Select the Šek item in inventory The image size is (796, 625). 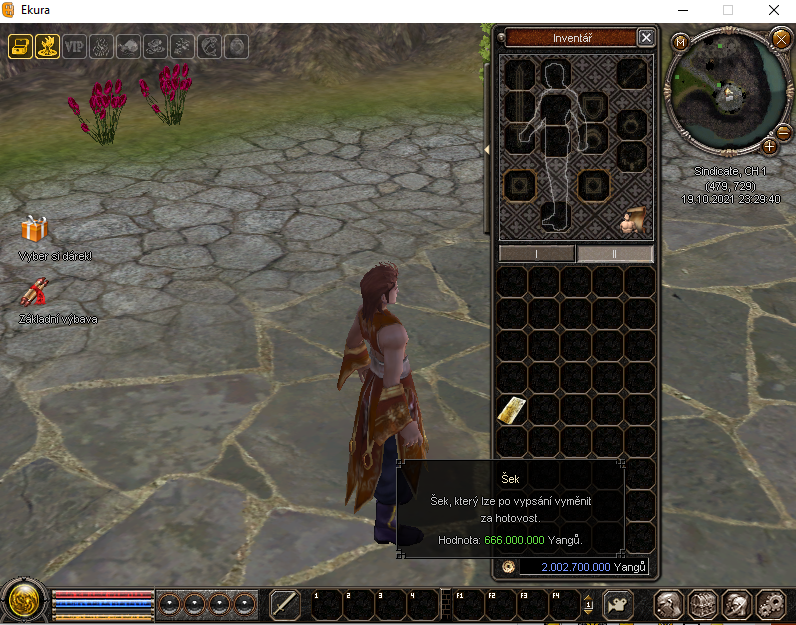[511, 409]
